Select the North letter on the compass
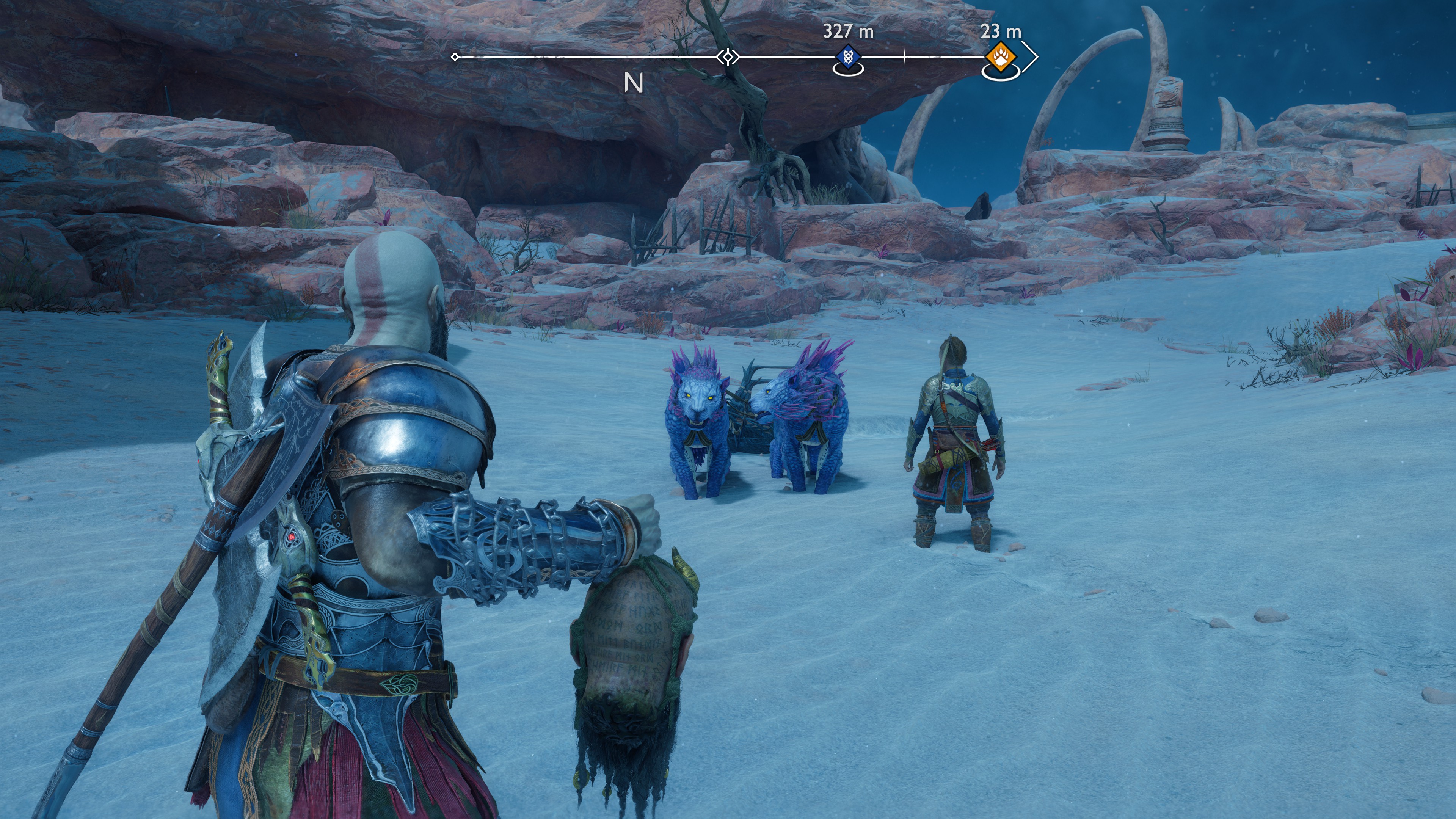This screenshot has height=819, width=1456. [x=634, y=83]
